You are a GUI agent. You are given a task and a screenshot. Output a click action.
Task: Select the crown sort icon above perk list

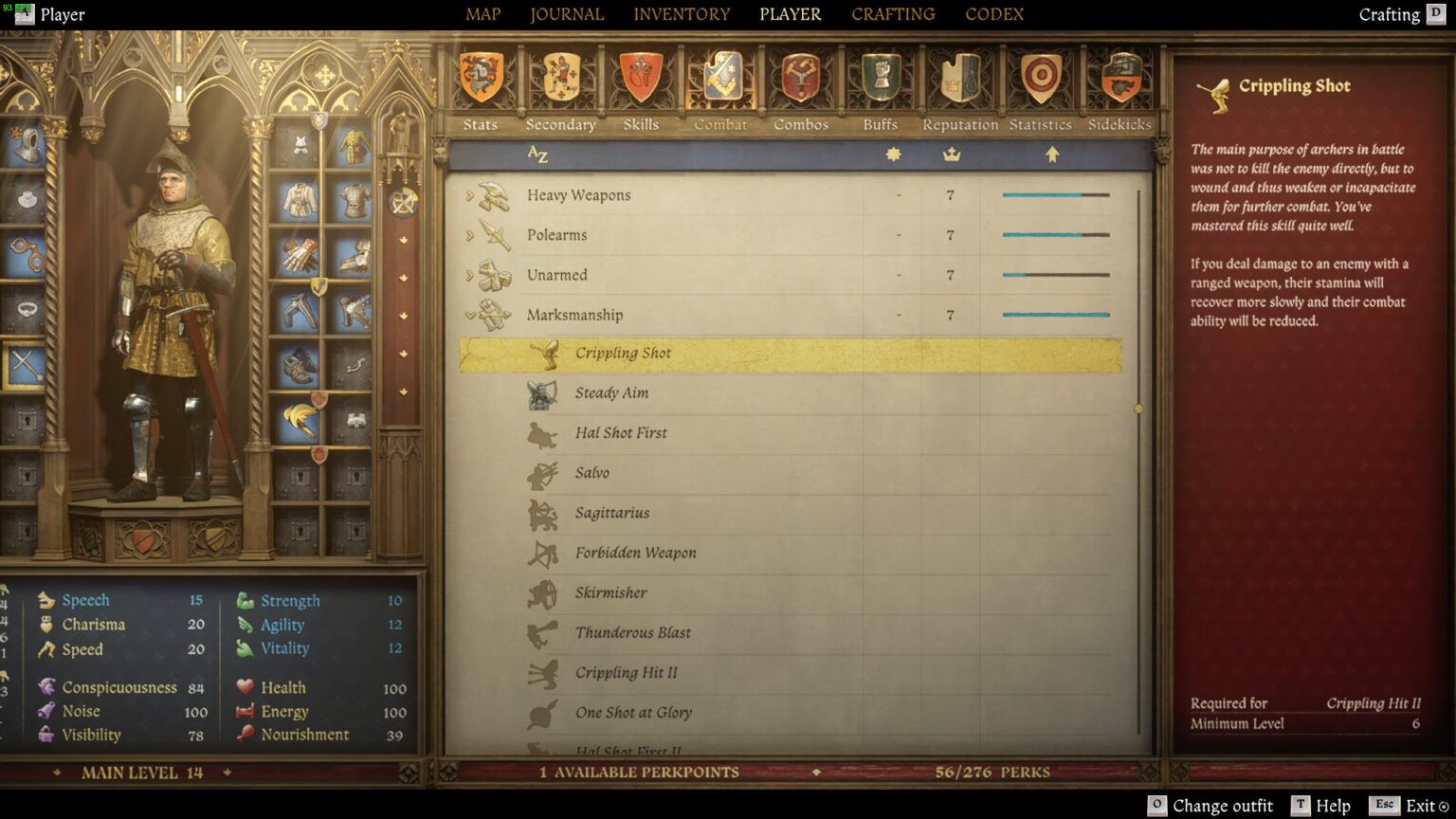pos(950,154)
